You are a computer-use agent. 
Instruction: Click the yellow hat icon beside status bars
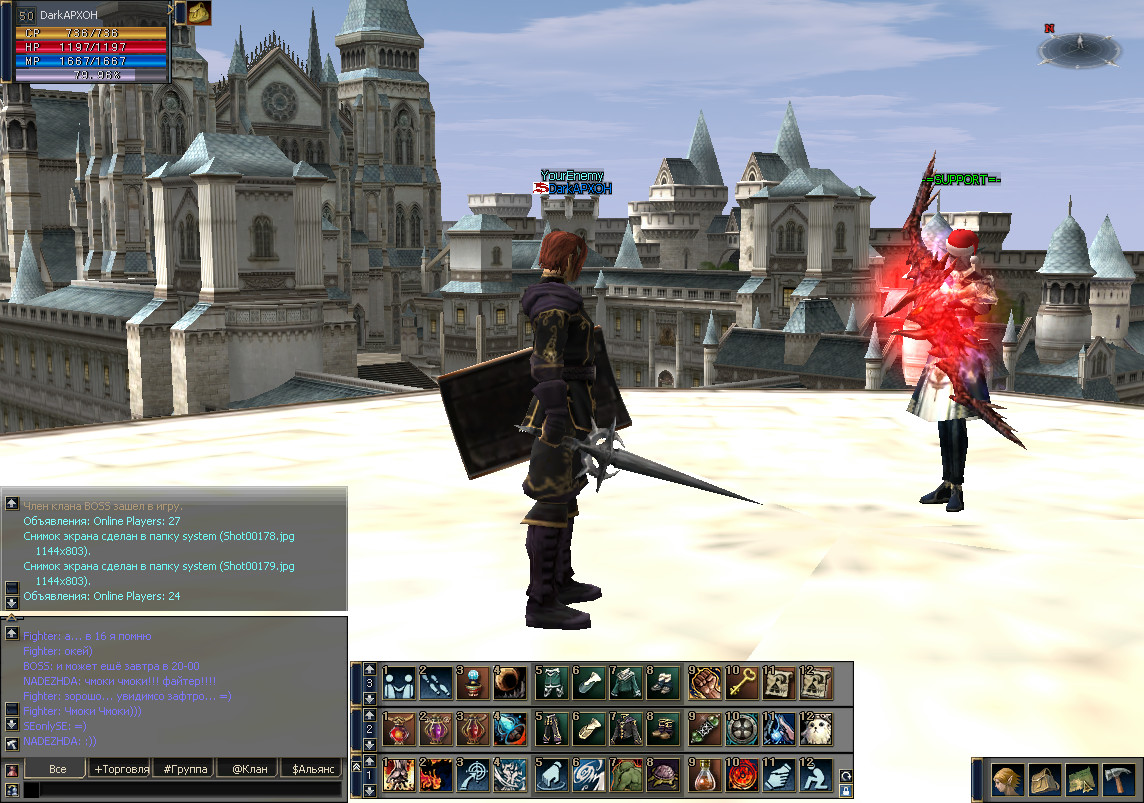199,12
